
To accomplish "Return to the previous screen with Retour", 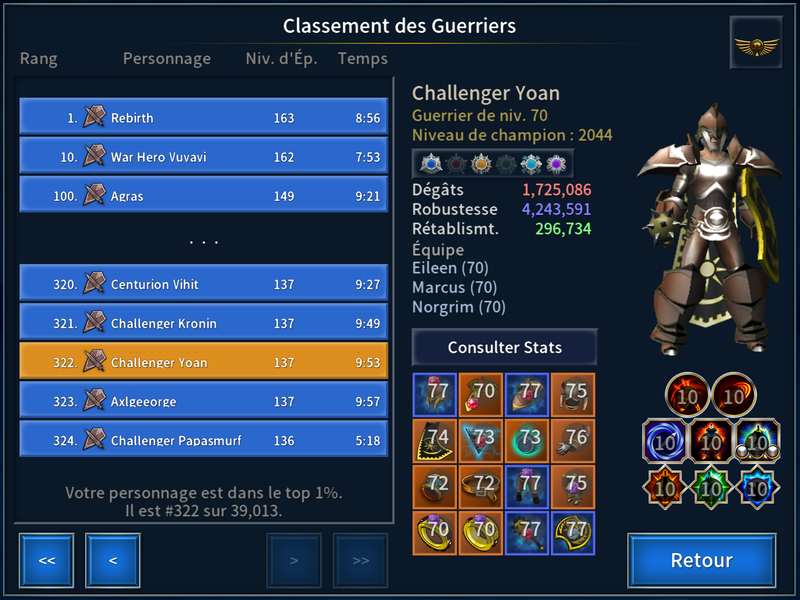I will (701, 560).
